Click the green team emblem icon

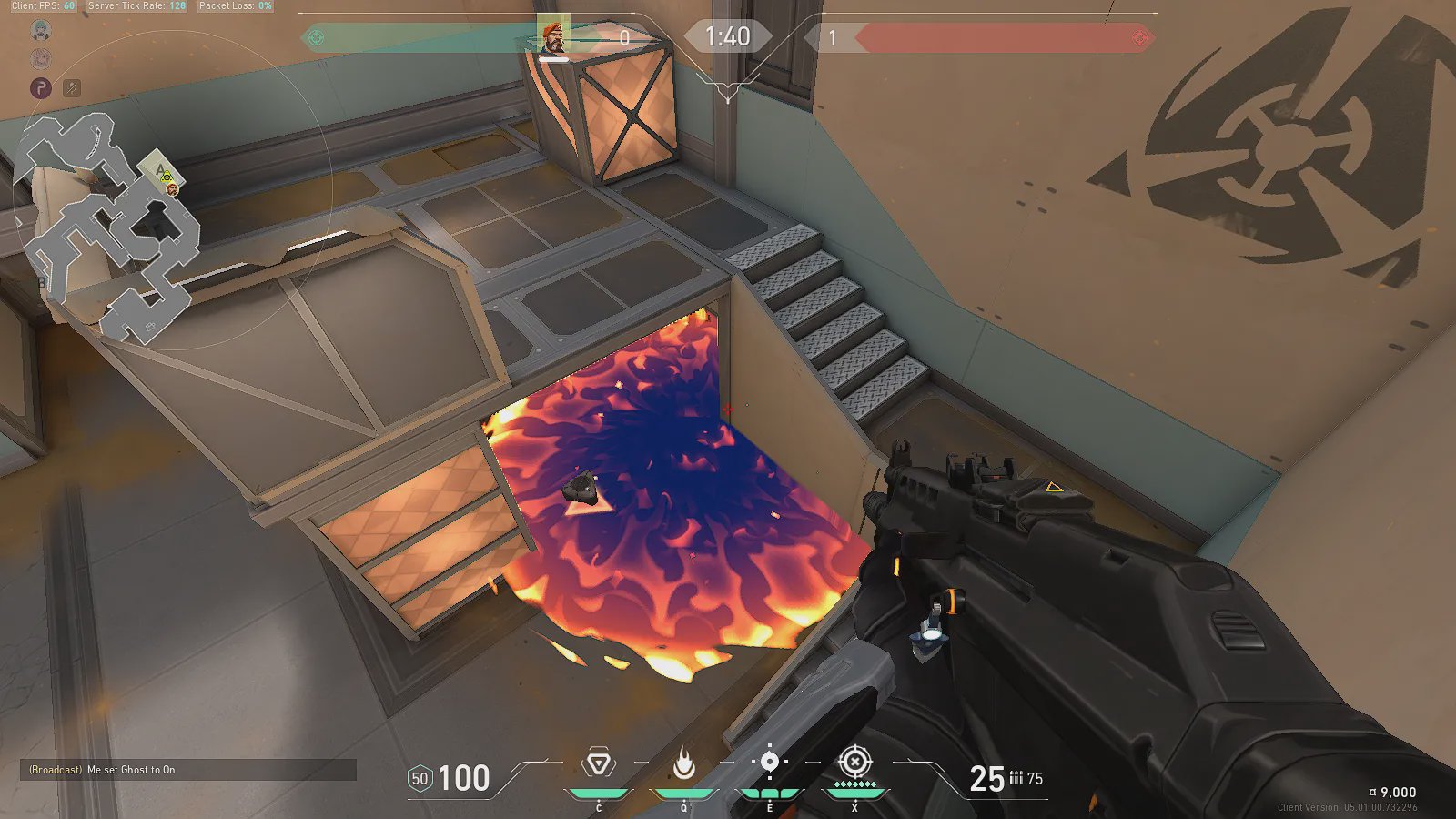(316, 38)
